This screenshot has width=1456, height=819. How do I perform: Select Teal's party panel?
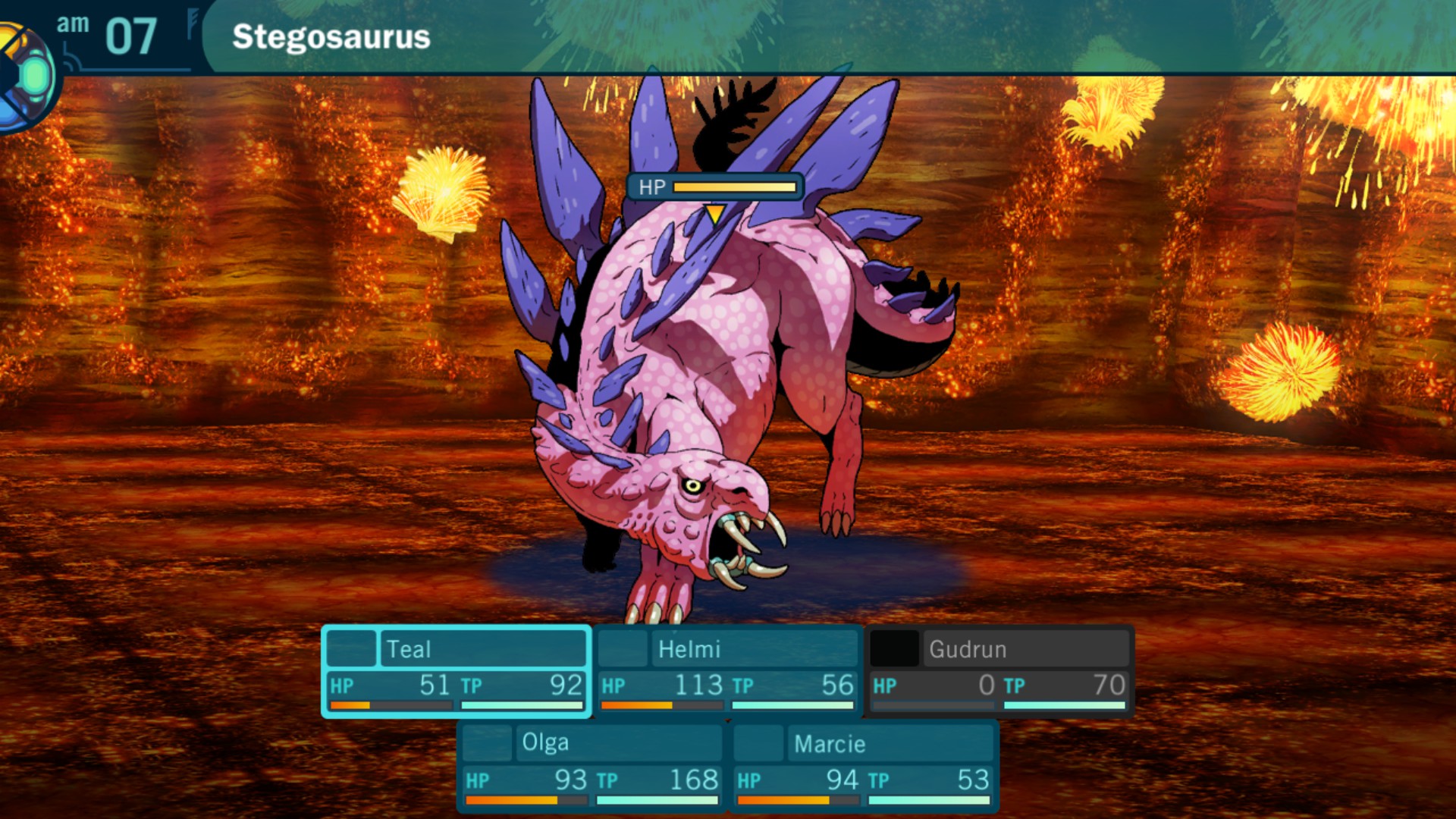457,671
